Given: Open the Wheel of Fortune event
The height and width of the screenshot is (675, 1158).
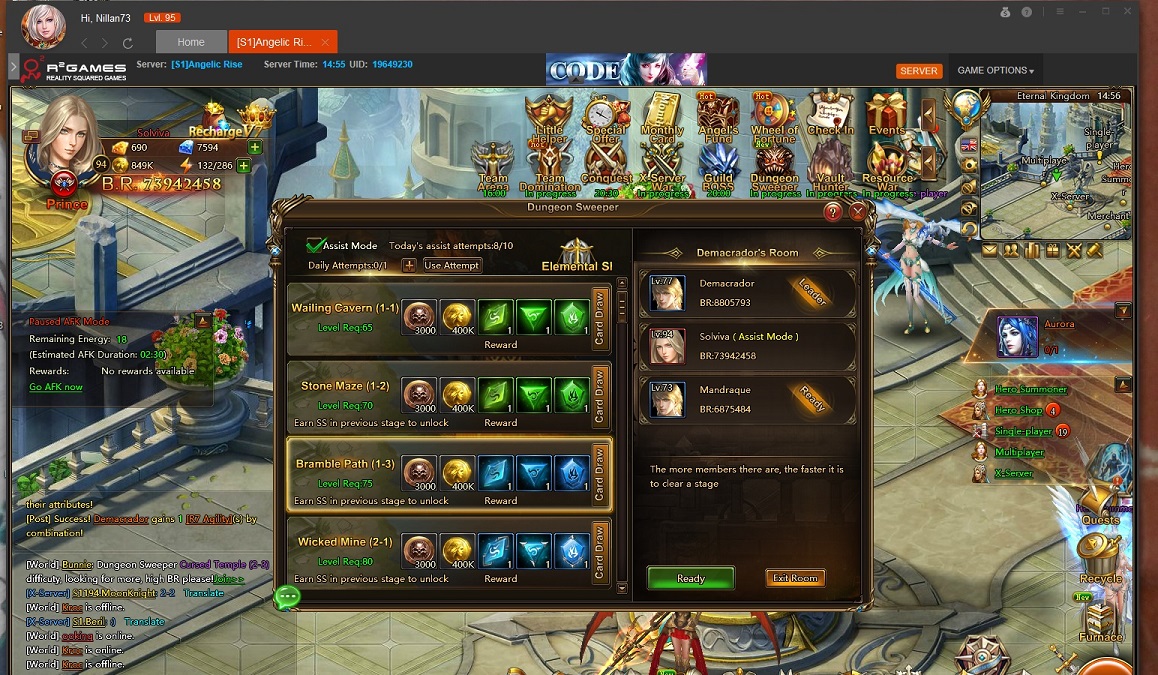Looking at the screenshot, I should (x=775, y=118).
